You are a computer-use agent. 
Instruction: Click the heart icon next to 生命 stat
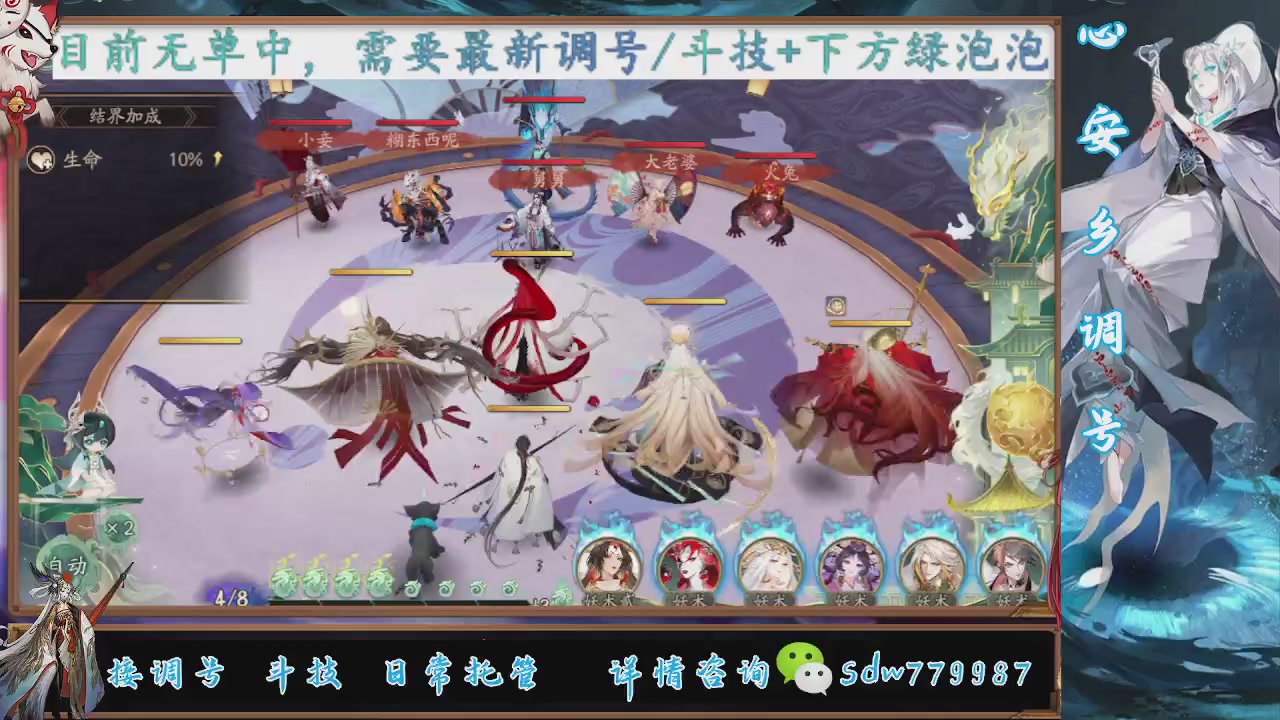[42, 160]
